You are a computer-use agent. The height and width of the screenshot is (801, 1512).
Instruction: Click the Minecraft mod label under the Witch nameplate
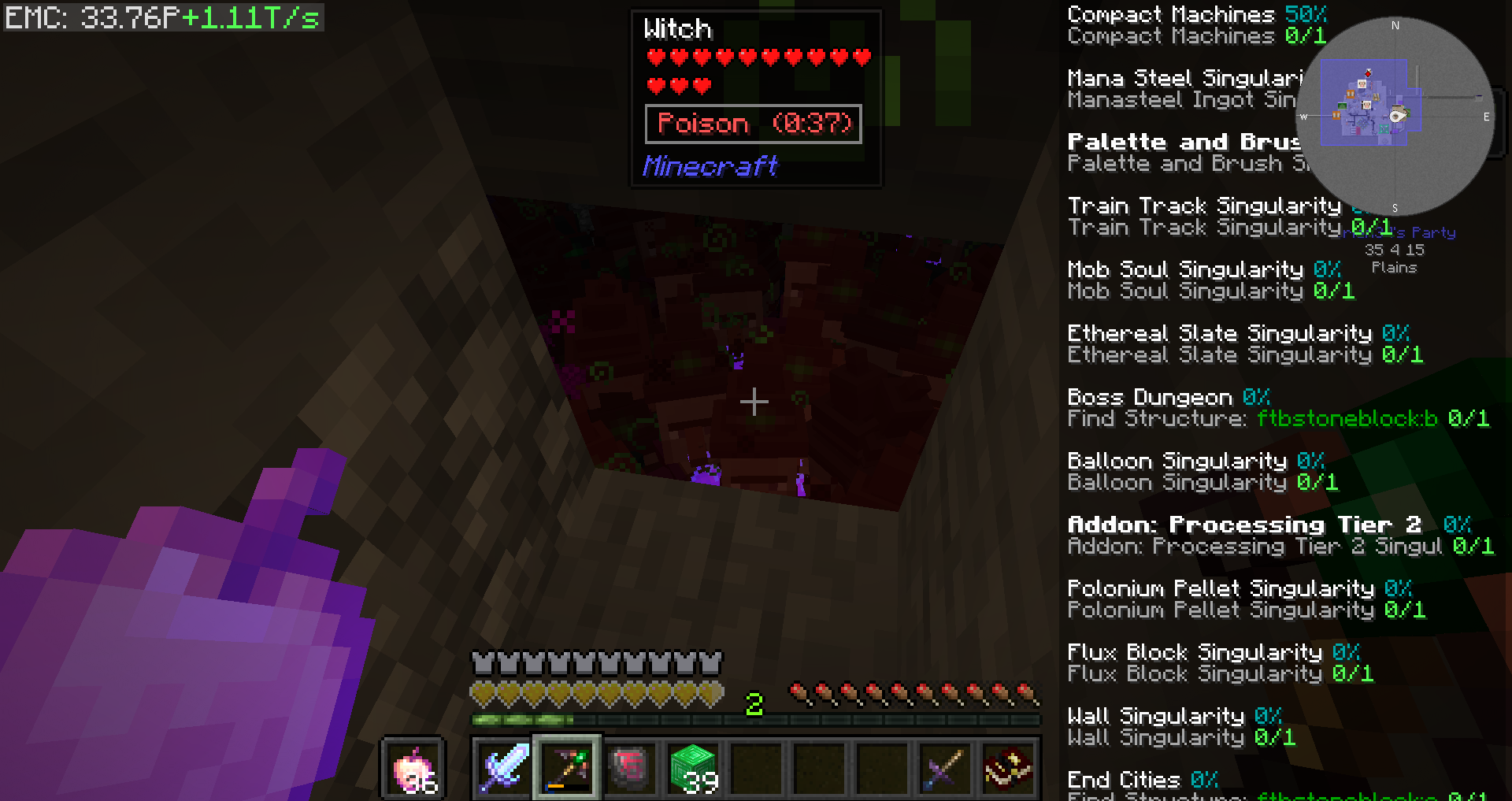[x=710, y=166]
